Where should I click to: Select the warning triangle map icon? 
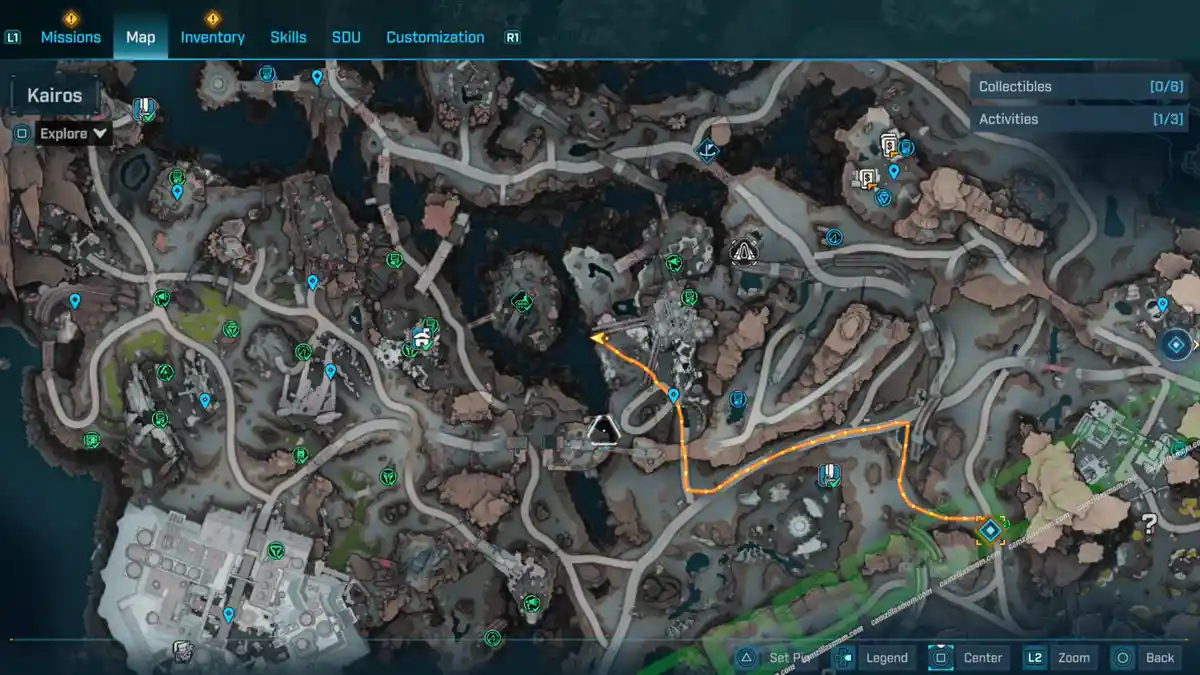(743, 251)
